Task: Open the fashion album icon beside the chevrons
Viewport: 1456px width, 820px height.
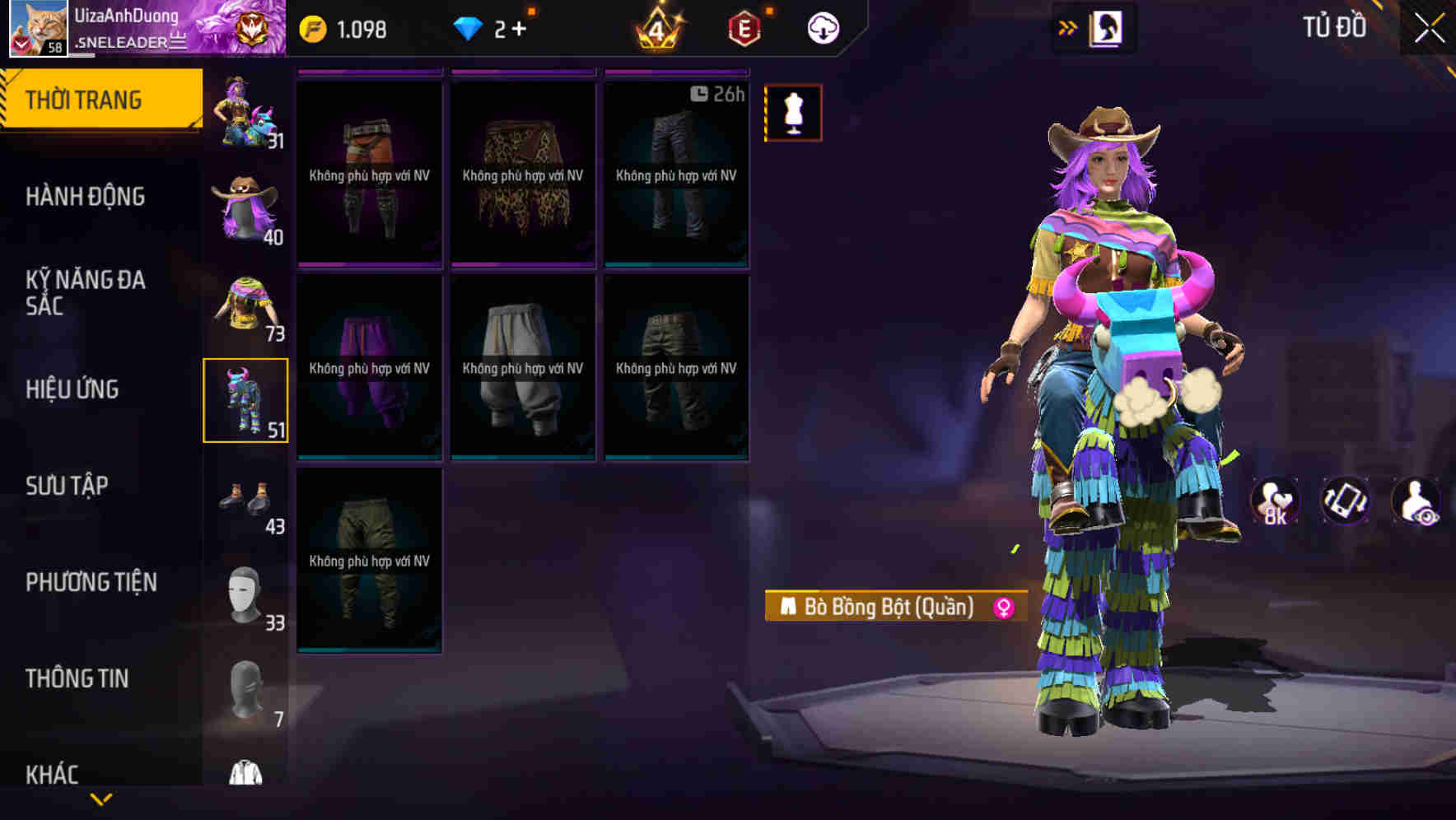Action: (x=1108, y=26)
